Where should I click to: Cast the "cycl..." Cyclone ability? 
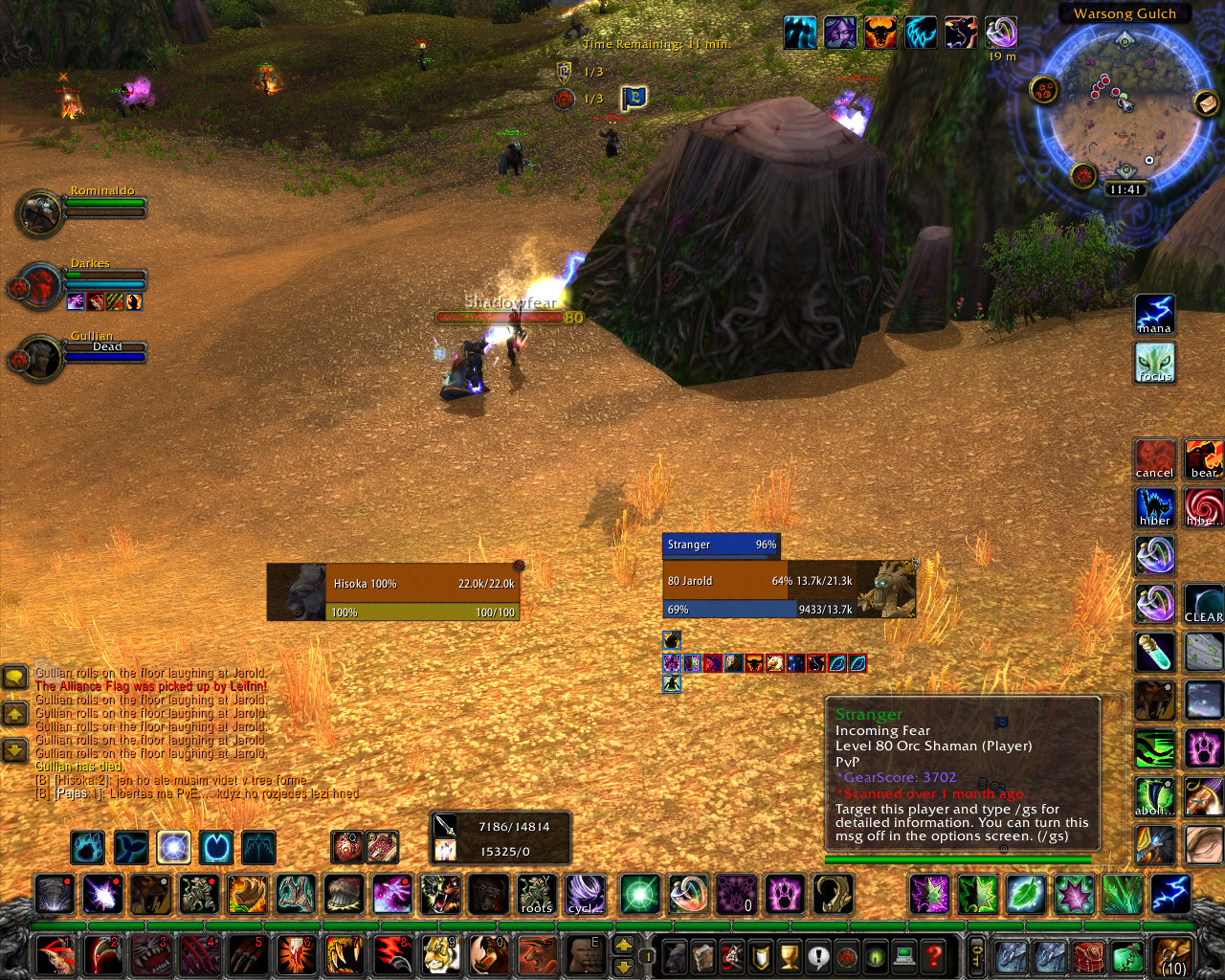coord(585,895)
